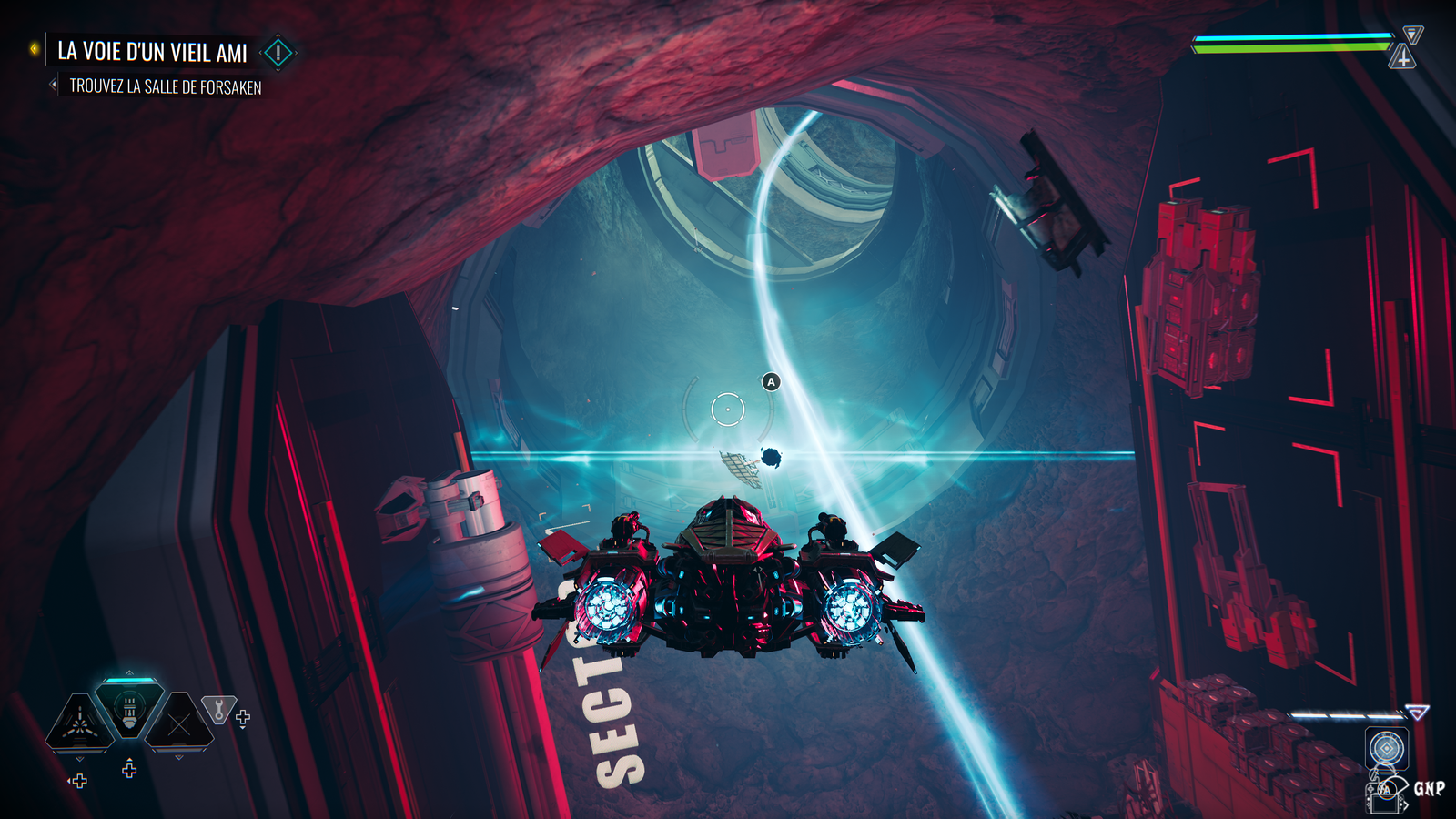
Task: Open the "La voie d'un vieil ami" quest tracker
Action: click(x=152, y=52)
